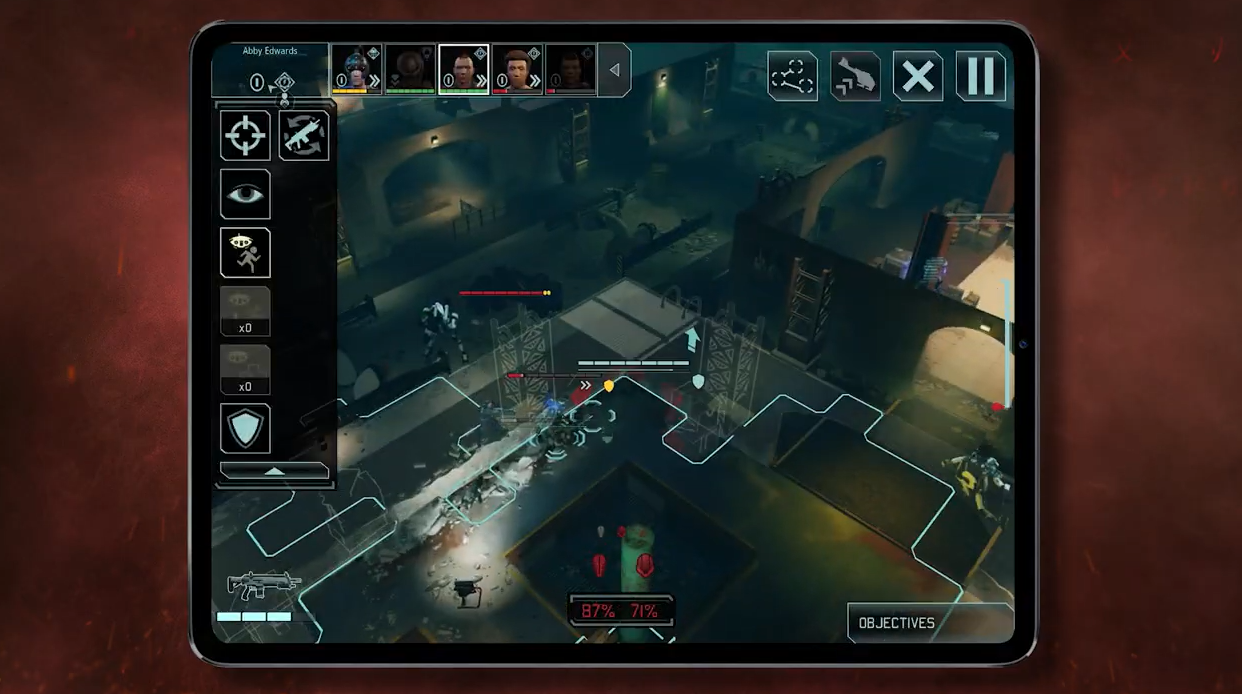The height and width of the screenshot is (694, 1242).
Task: Tap the weapon swap rifle icon
Action: click(x=304, y=135)
